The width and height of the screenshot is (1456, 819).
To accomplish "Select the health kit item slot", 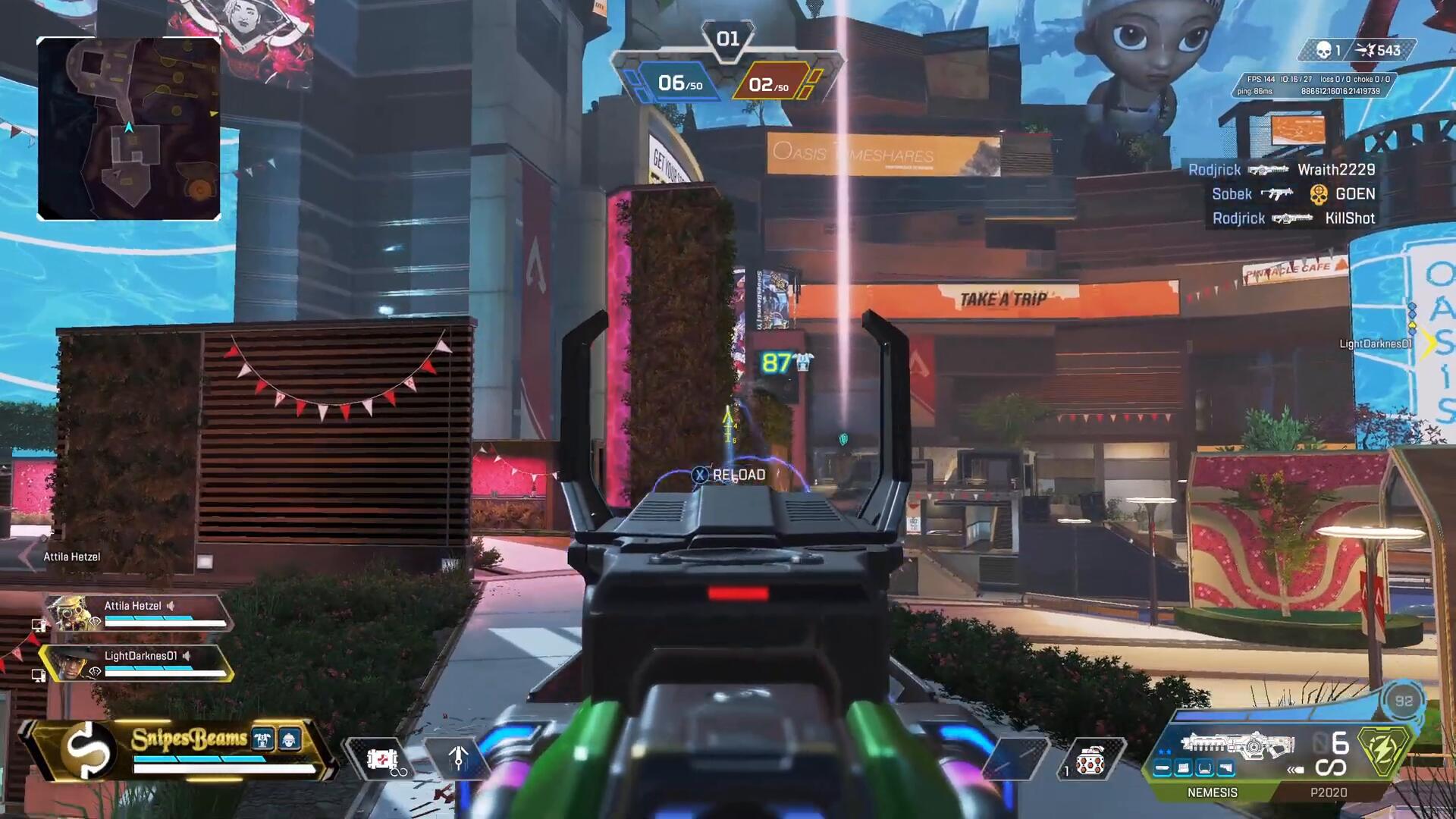I will (x=382, y=758).
